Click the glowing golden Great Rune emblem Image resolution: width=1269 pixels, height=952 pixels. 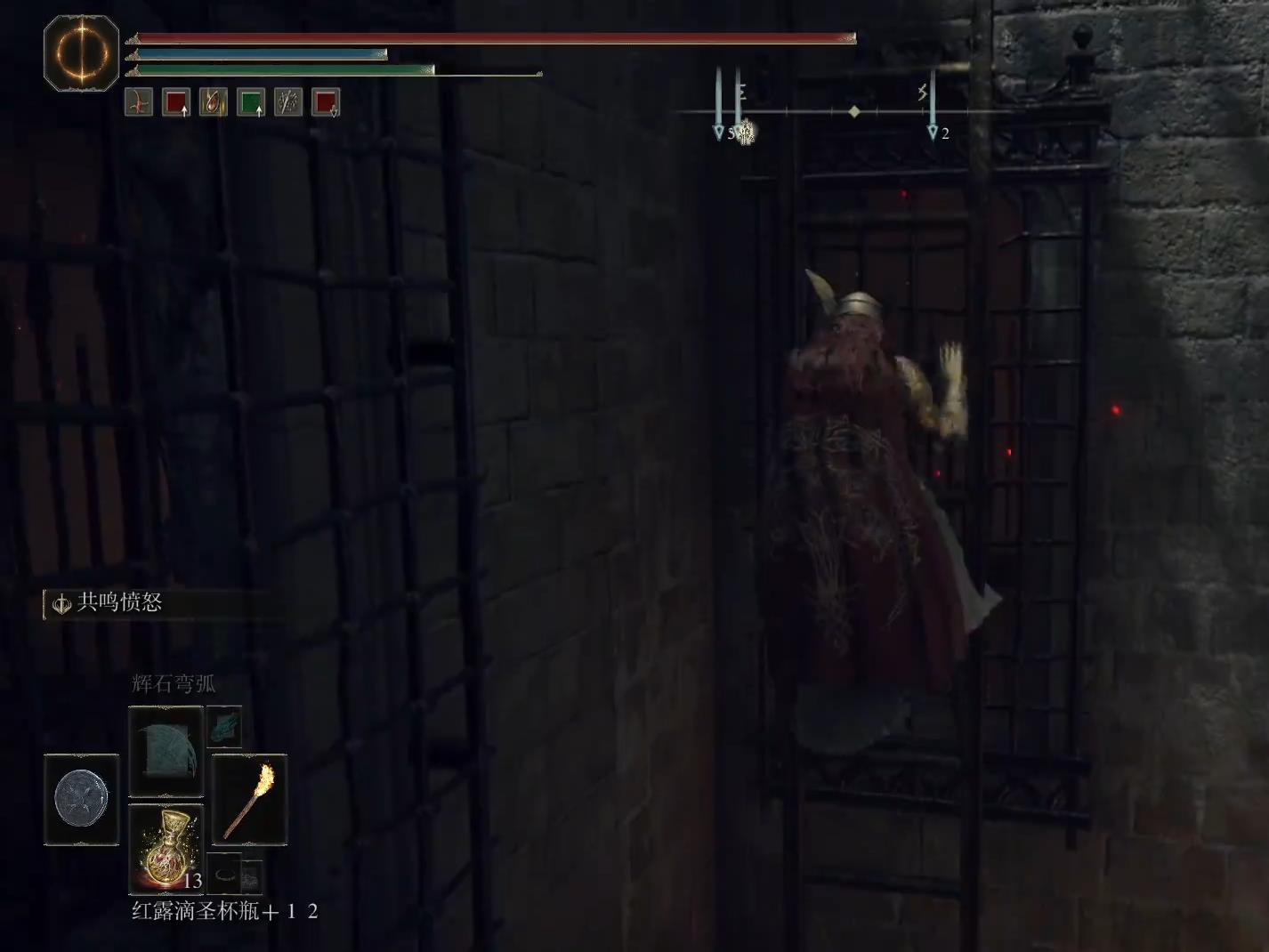point(81,53)
